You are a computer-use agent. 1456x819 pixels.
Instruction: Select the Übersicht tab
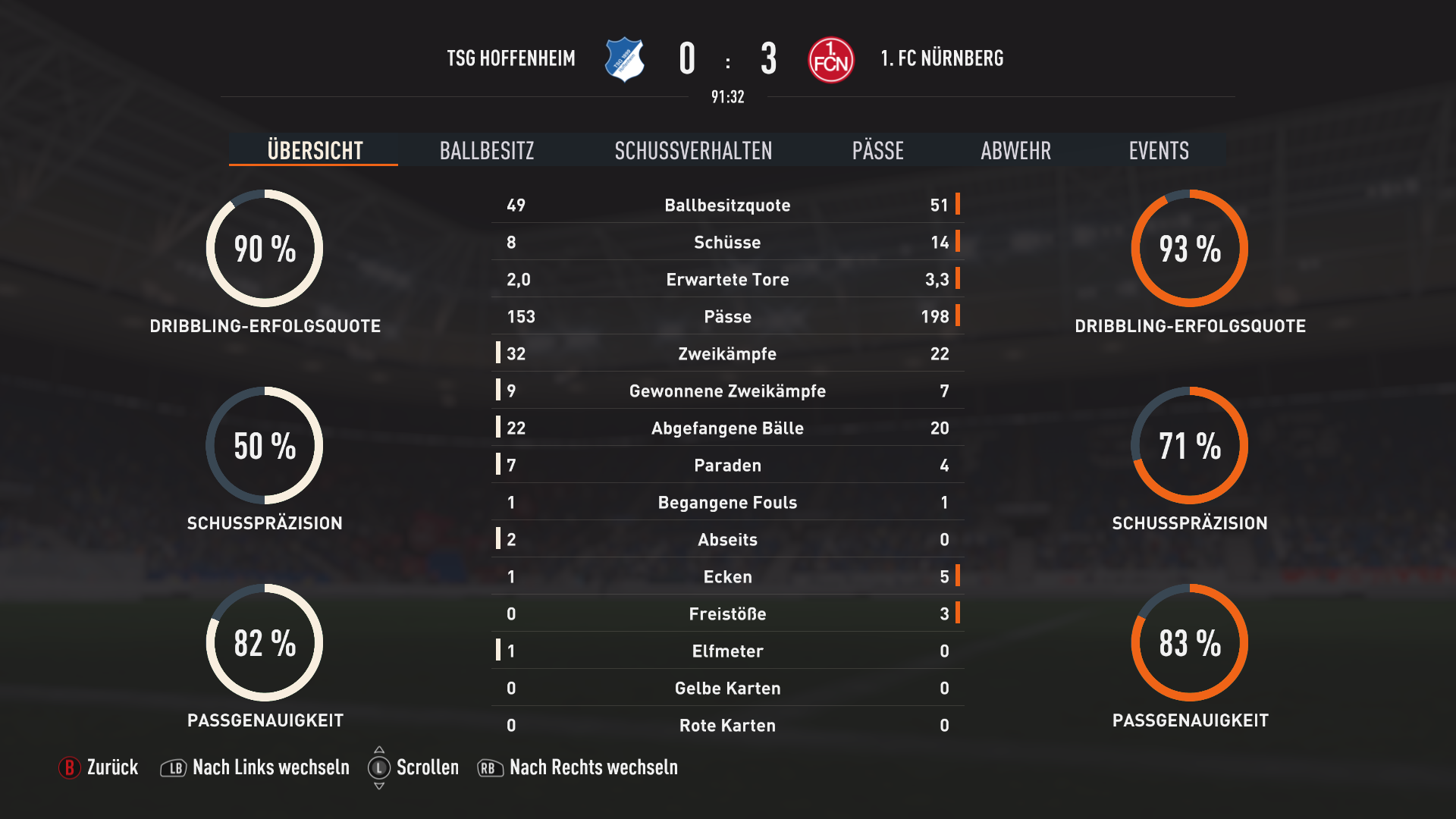coord(315,151)
